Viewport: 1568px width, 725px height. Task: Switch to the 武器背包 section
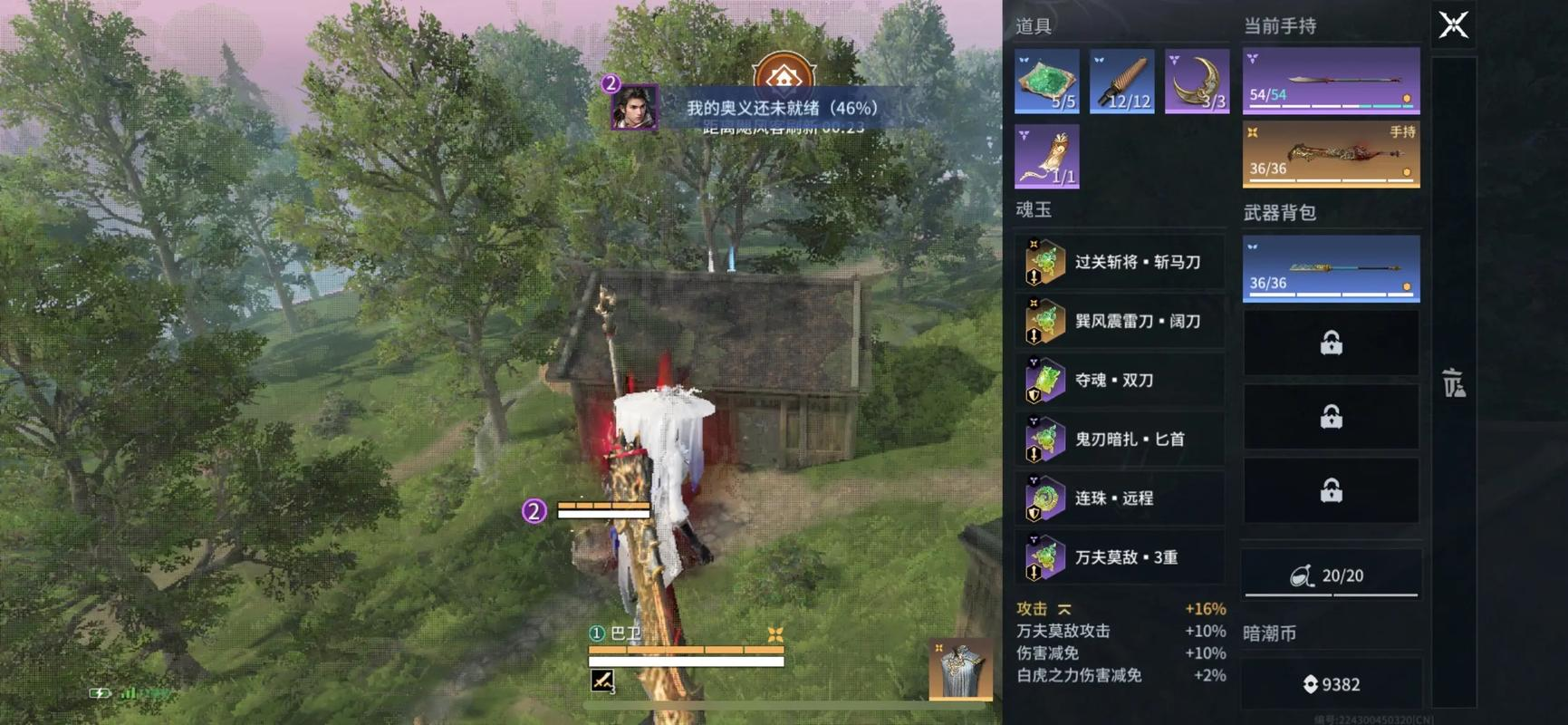tap(1280, 212)
